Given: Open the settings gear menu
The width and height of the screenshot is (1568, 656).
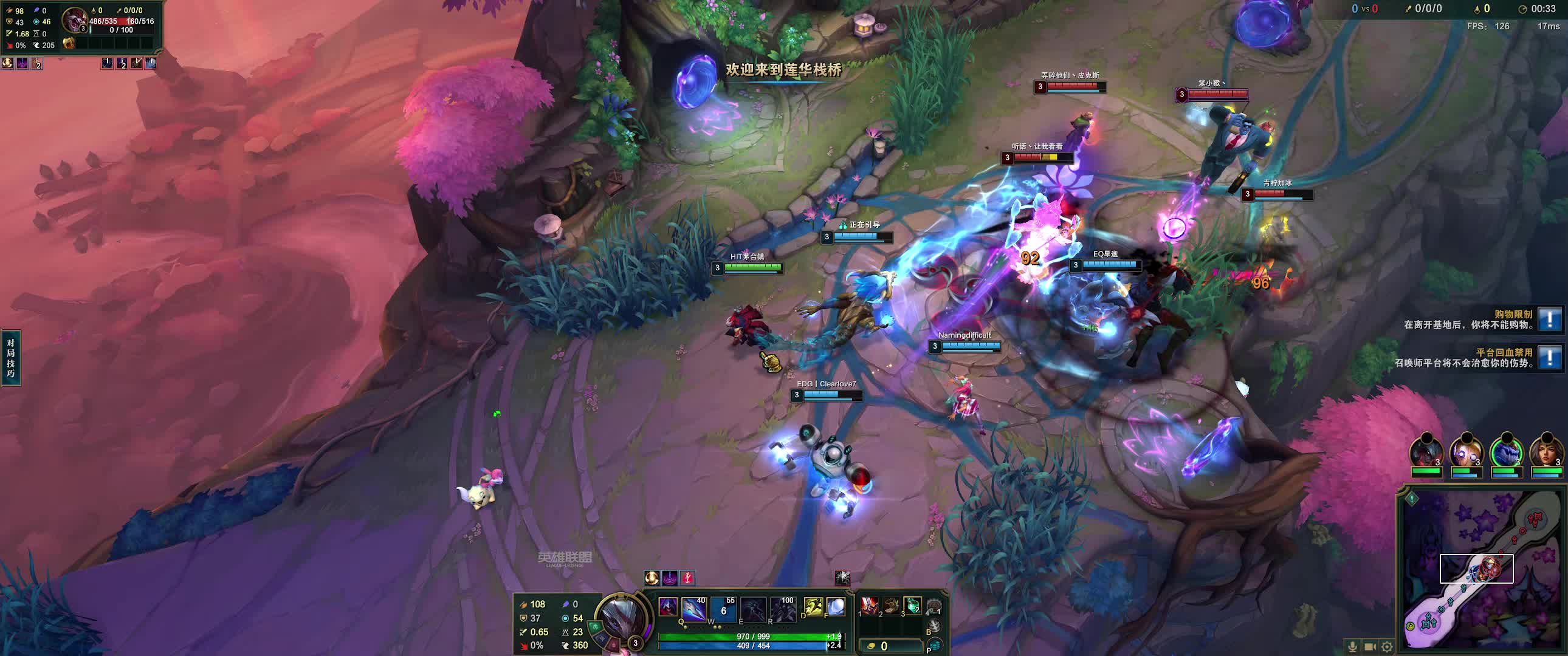Looking at the screenshot, I should (x=1387, y=647).
